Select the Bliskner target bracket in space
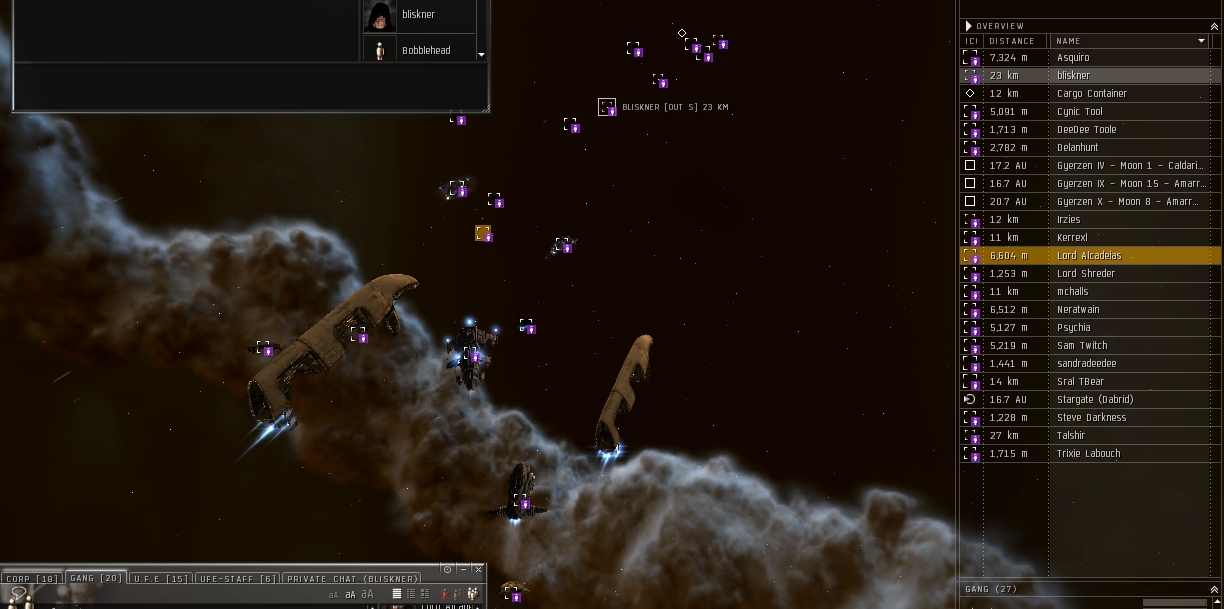The height and width of the screenshot is (609, 1224). pyautogui.click(x=607, y=107)
